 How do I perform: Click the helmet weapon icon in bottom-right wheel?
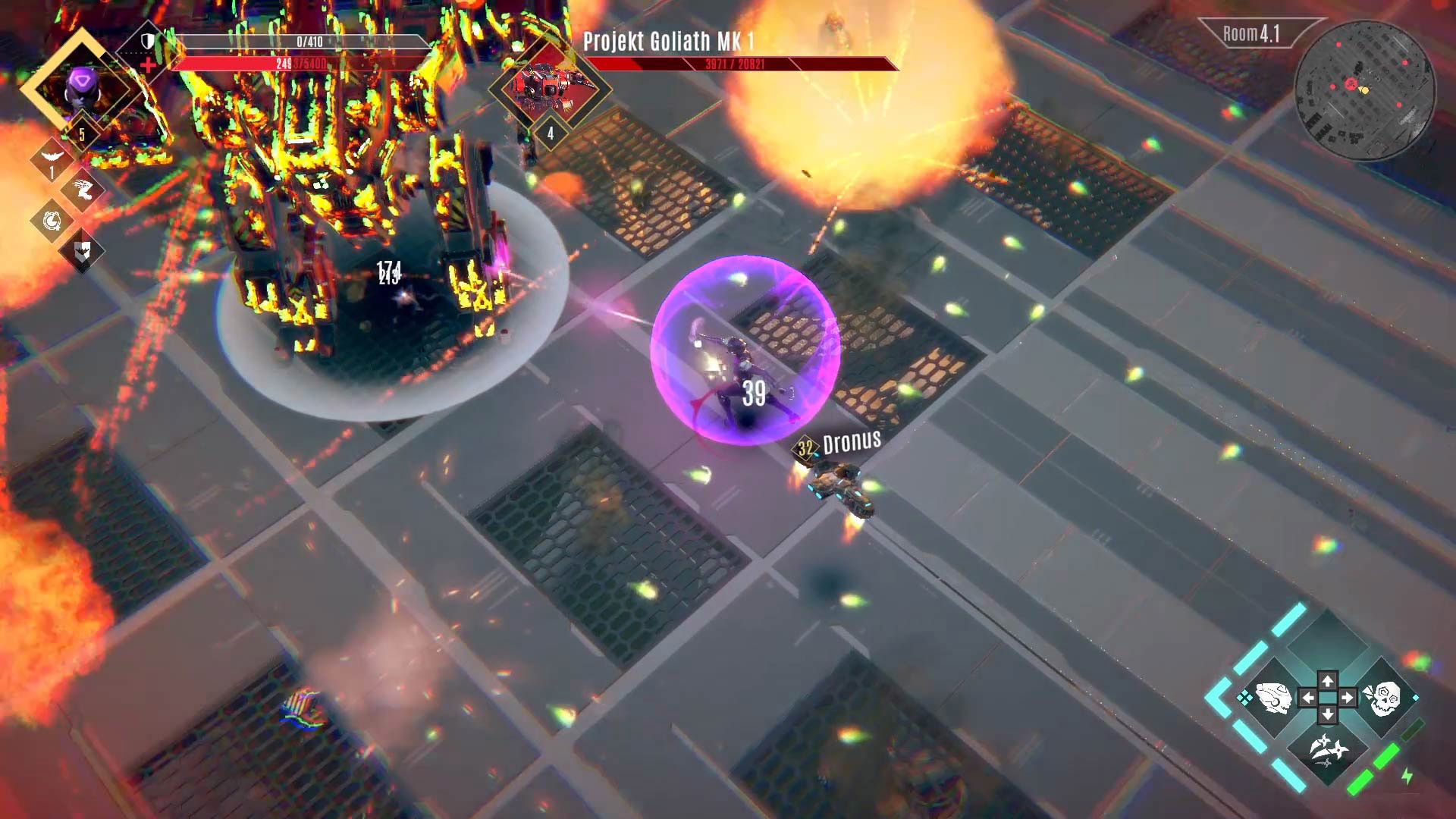coord(1272,698)
